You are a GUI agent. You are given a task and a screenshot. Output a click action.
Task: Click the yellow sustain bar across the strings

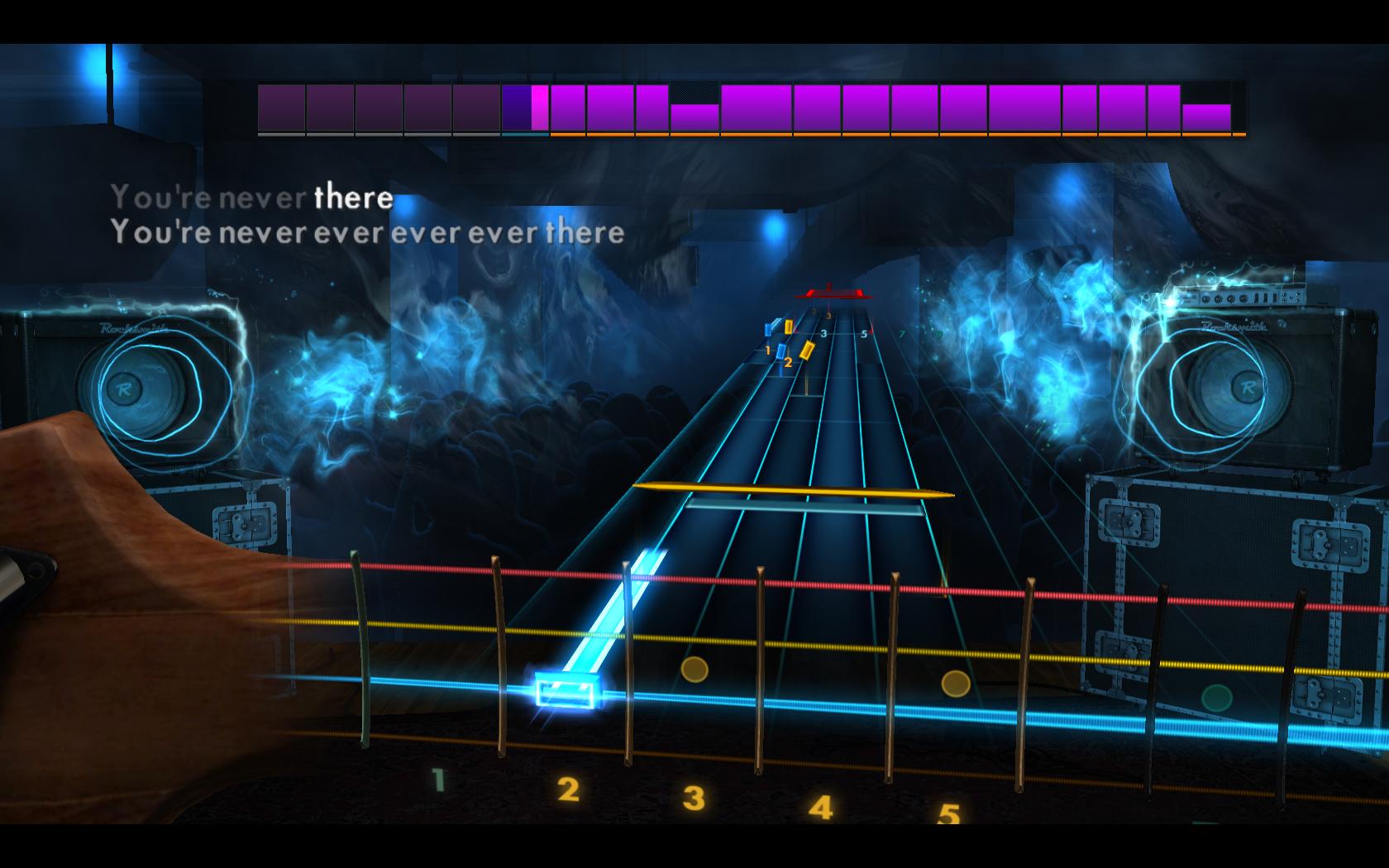794,490
